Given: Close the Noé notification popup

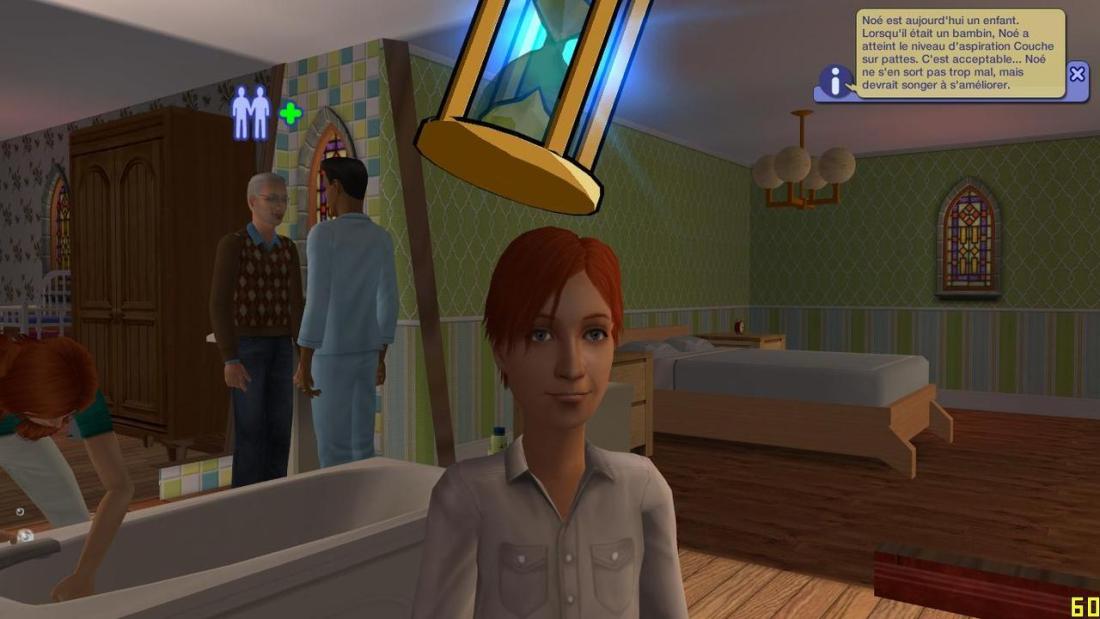Looking at the screenshot, I should coord(1076,74).
